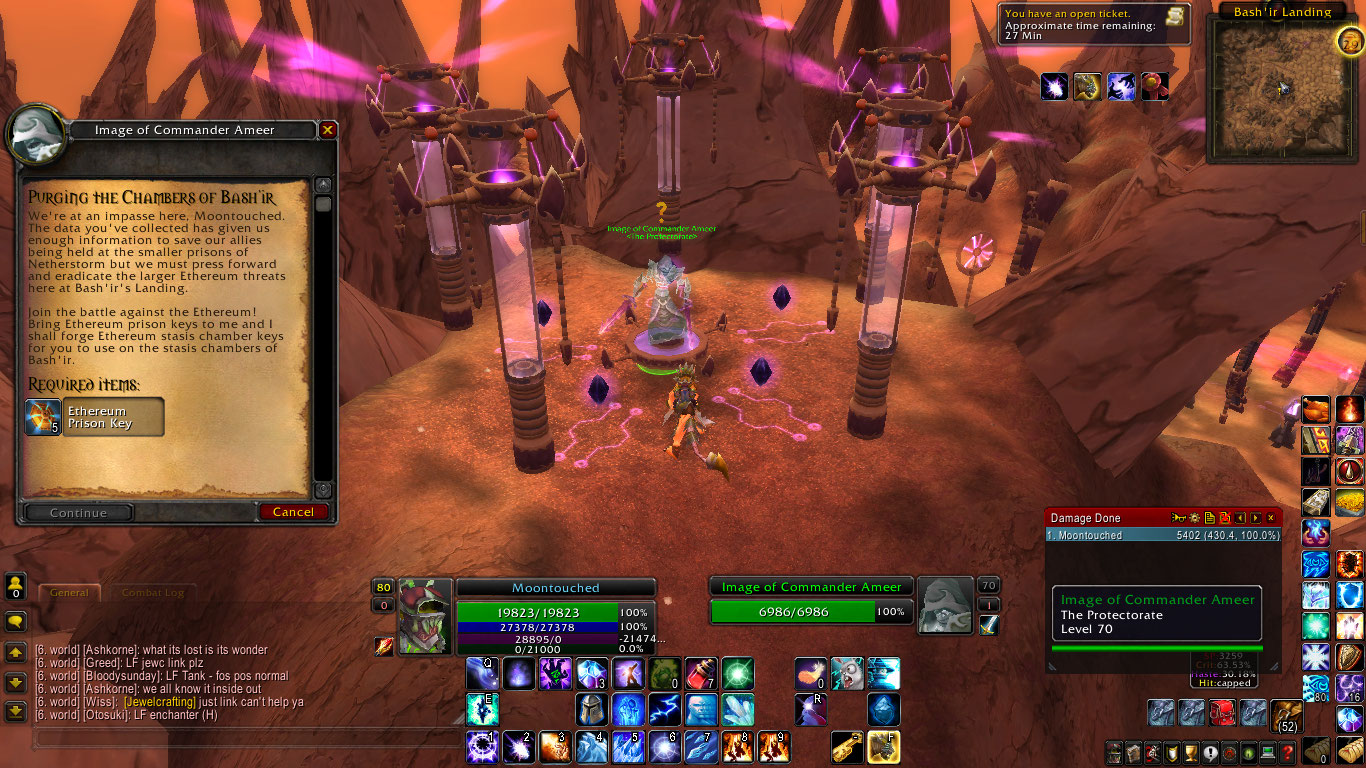Click the Commander Ameer target portrait
Viewport: 1366px width, 768px height.
(x=945, y=605)
